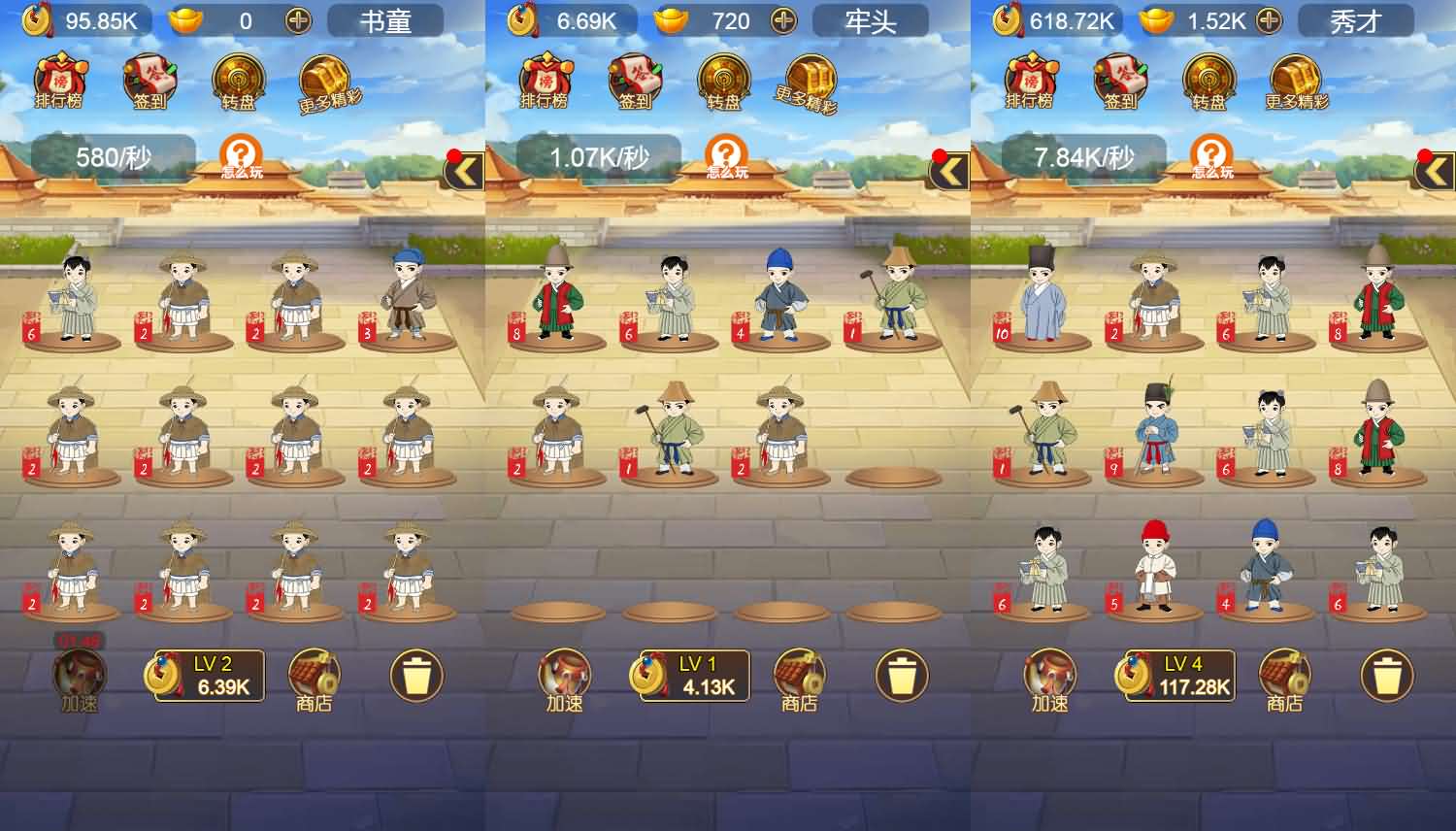Collapse the side panel arrow on 秀才 screen

point(1435,168)
